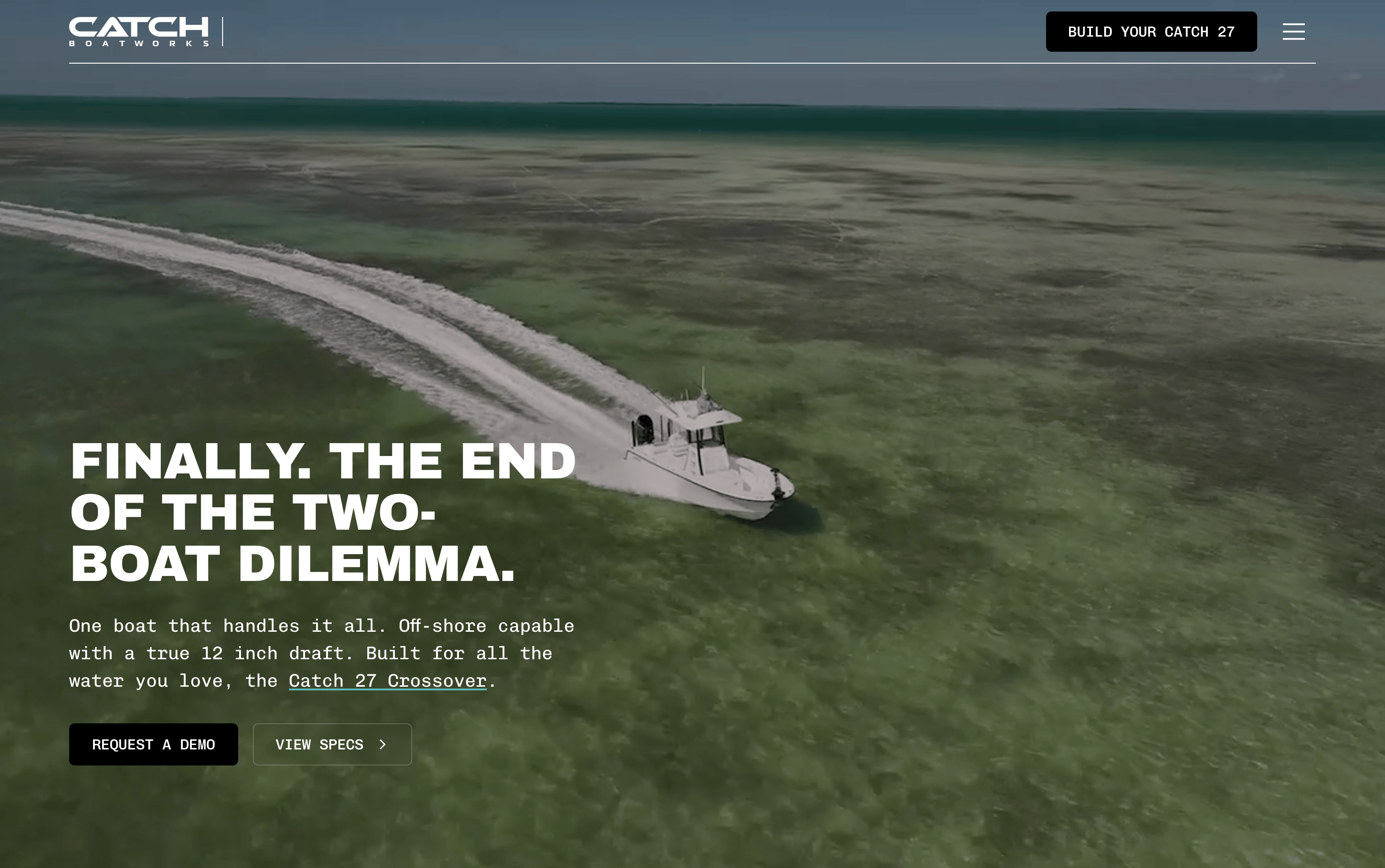This screenshot has width=1385, height=868.
Task: View Specs for the boat
Action: coord(332,744)
